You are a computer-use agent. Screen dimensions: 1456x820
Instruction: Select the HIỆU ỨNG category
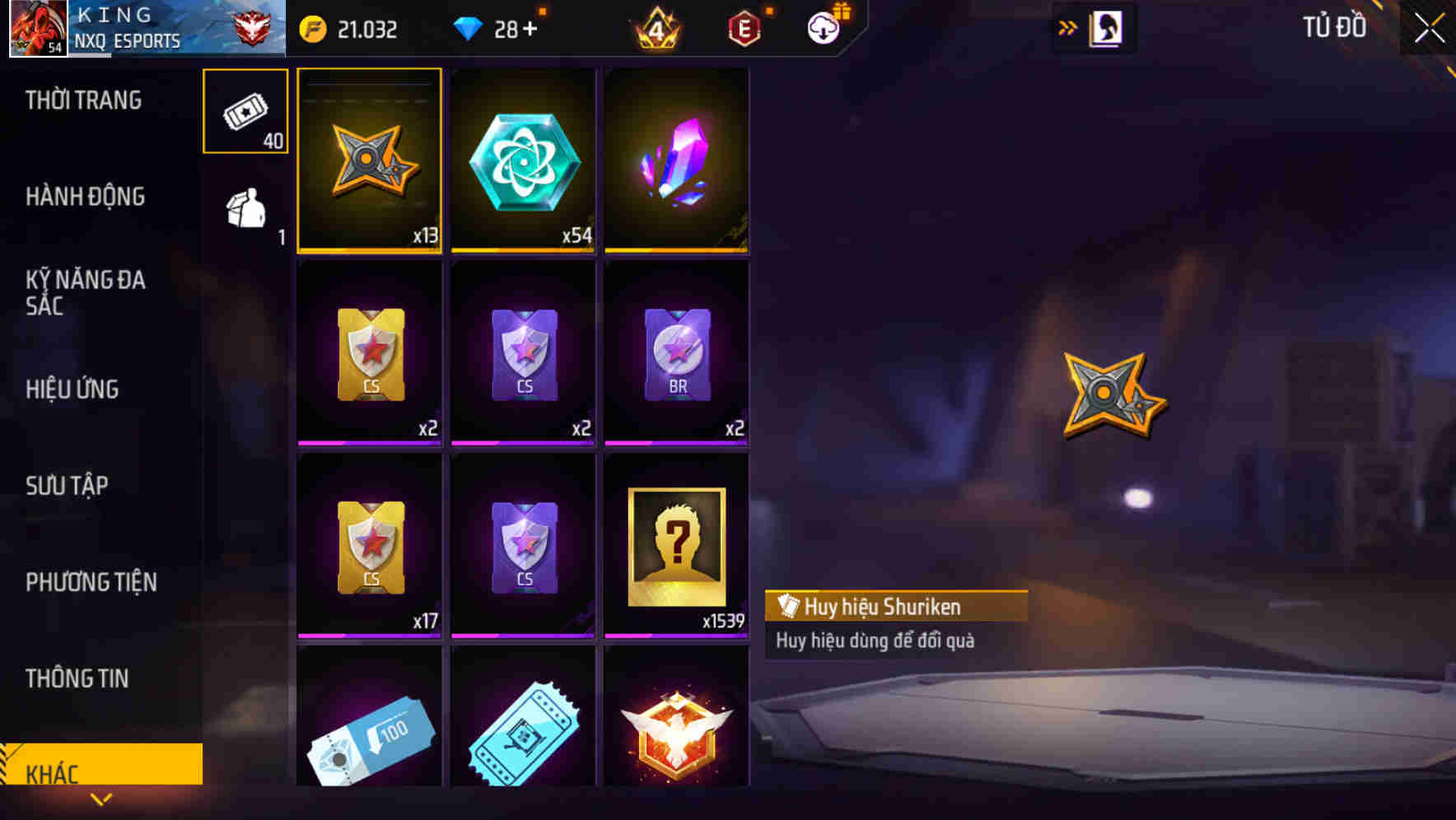pyautogui.click(x=72, y=389)
